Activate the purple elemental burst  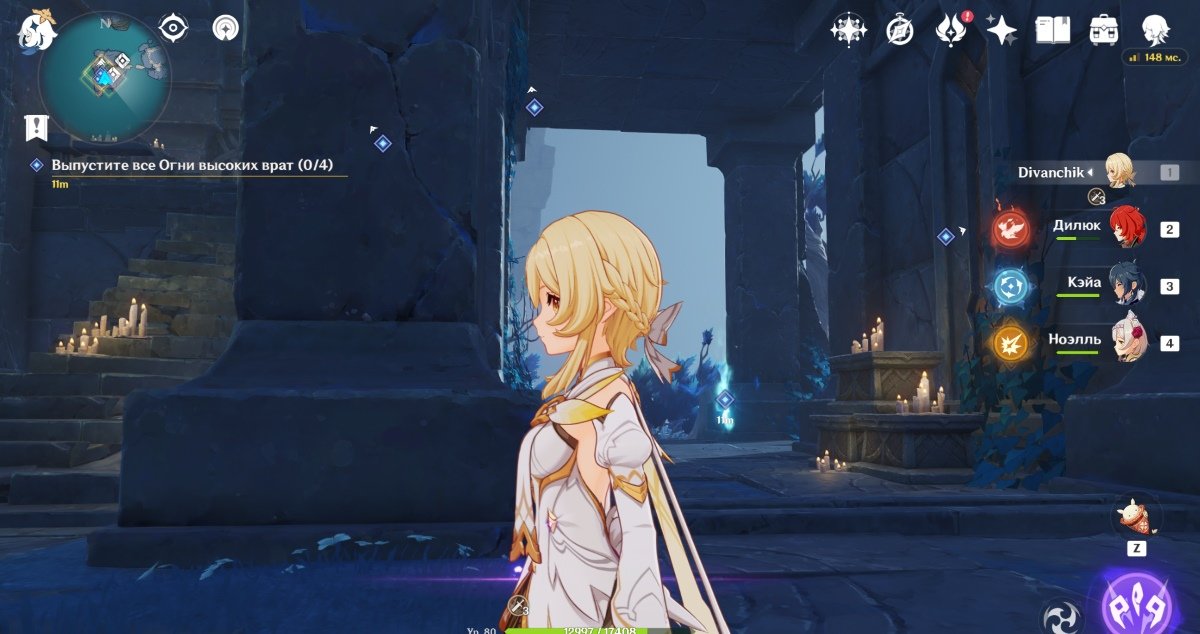1138,603
